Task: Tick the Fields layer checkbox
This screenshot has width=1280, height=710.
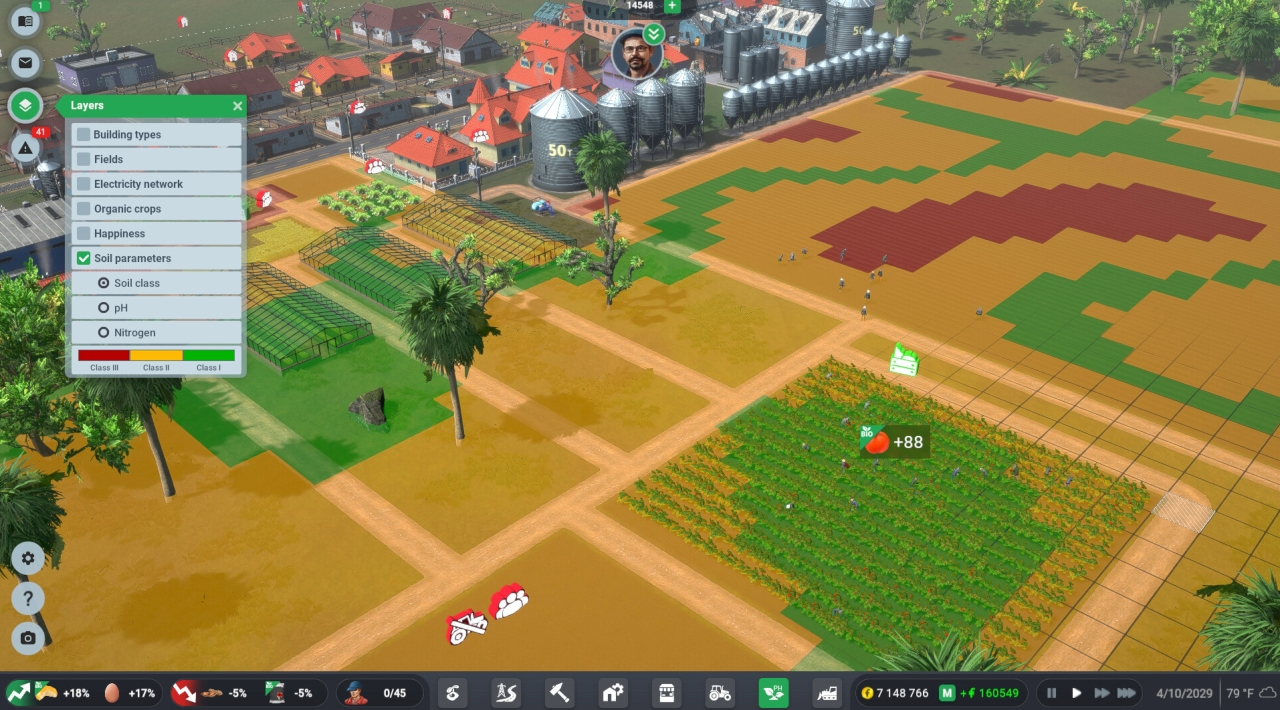Action: [x=84, y=159]
